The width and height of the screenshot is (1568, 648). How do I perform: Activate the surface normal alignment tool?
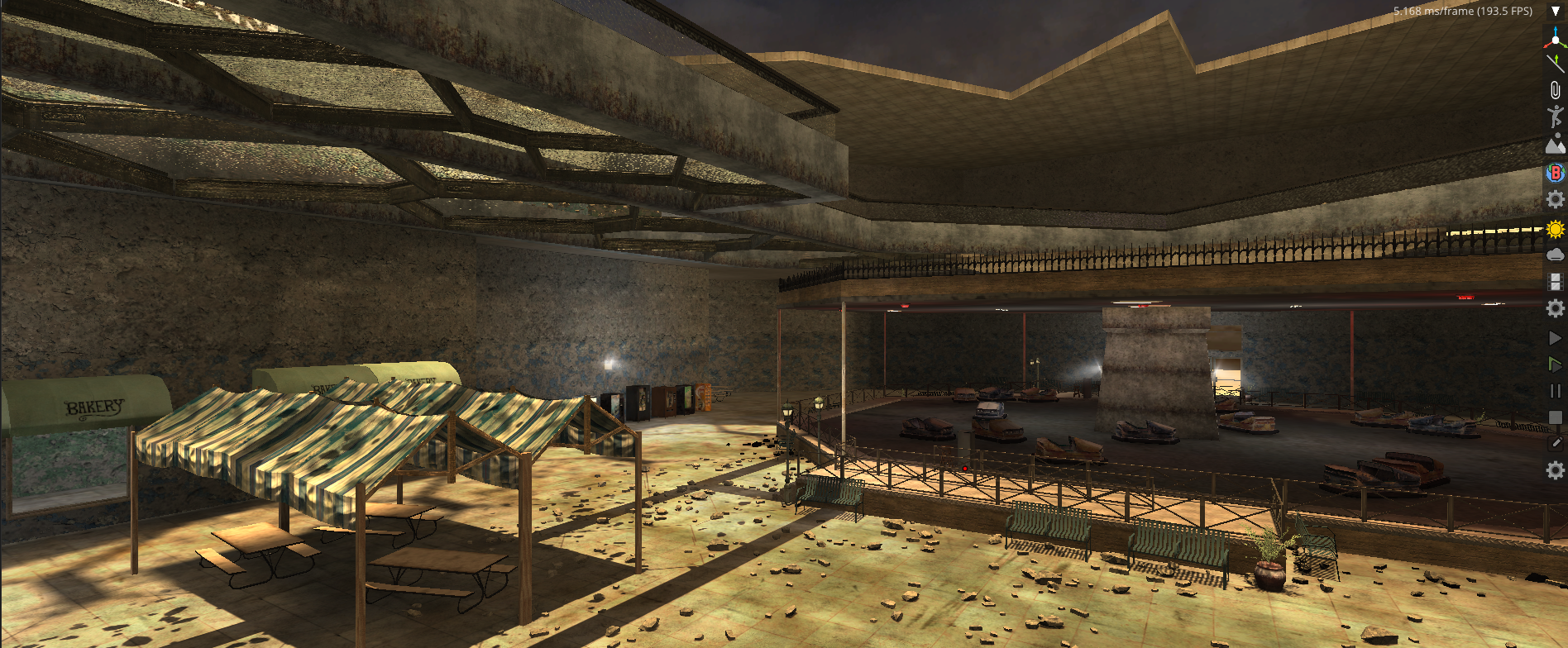click(x=1555, y=63)
